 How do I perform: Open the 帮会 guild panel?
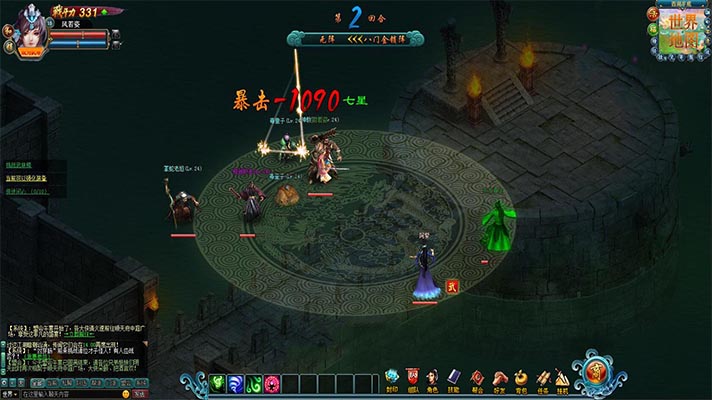pyautogui.click(x=477, y=379)
